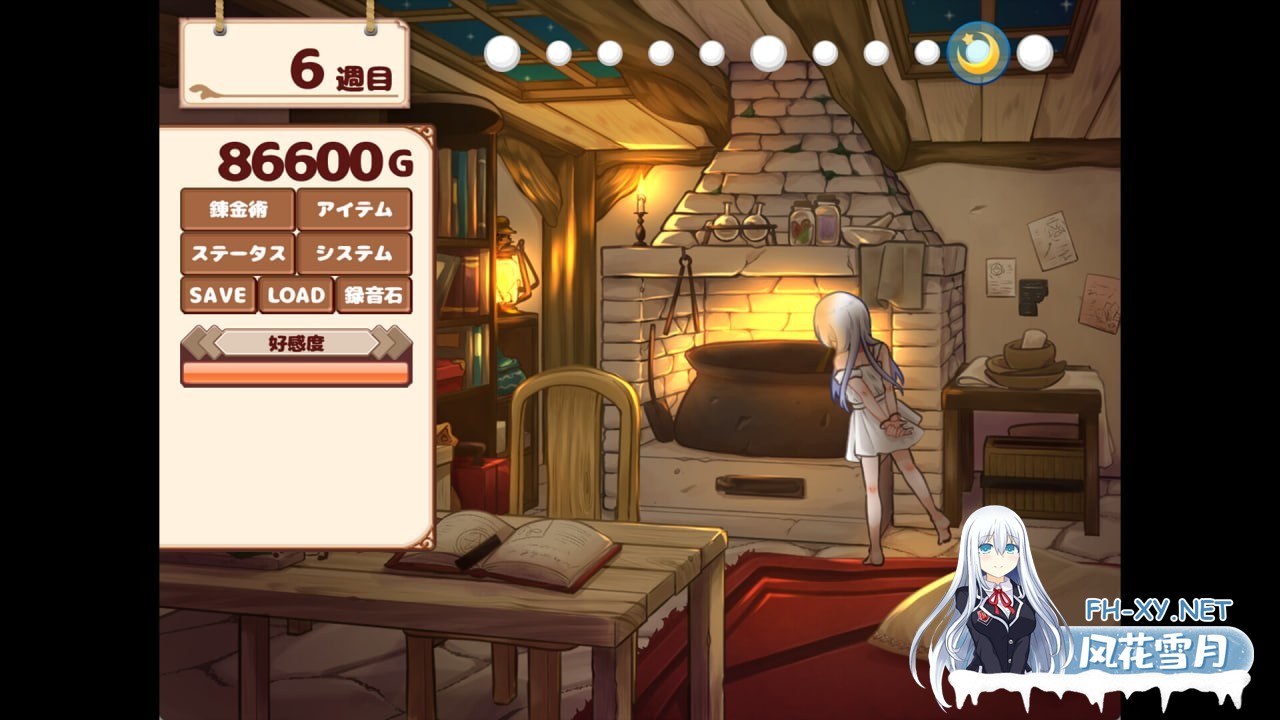Open the システム system menu
Viewport: 1280px width, 720px height.
[354, 254]
